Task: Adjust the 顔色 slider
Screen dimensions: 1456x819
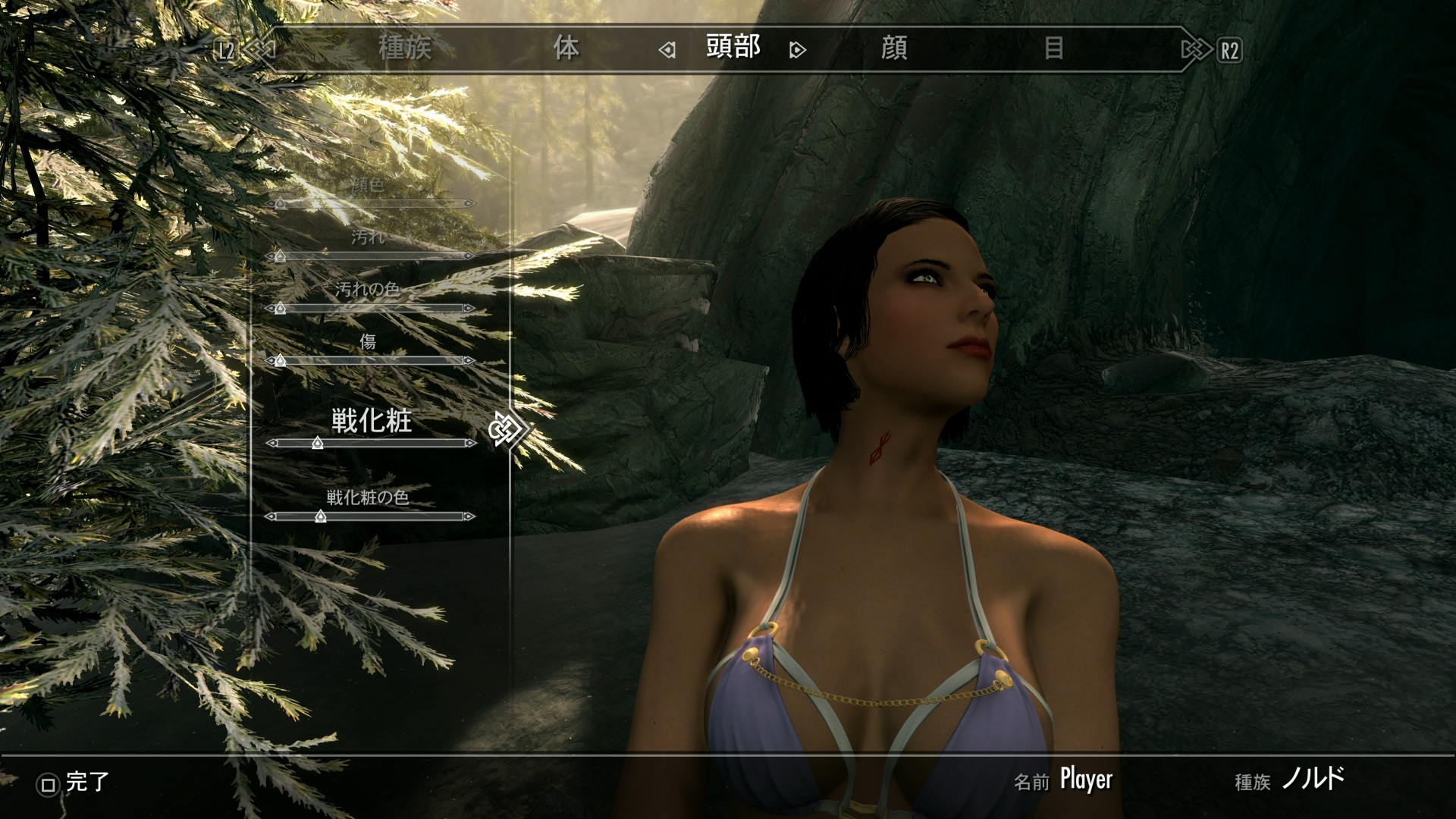Action: (370, 203)
